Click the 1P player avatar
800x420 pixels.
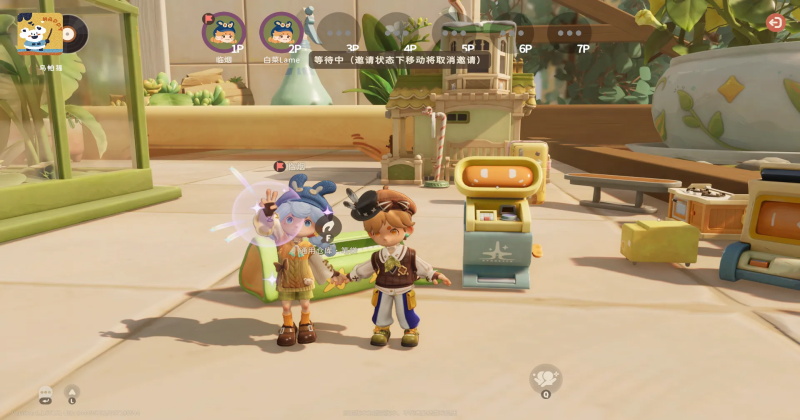[x=223, y=31]
